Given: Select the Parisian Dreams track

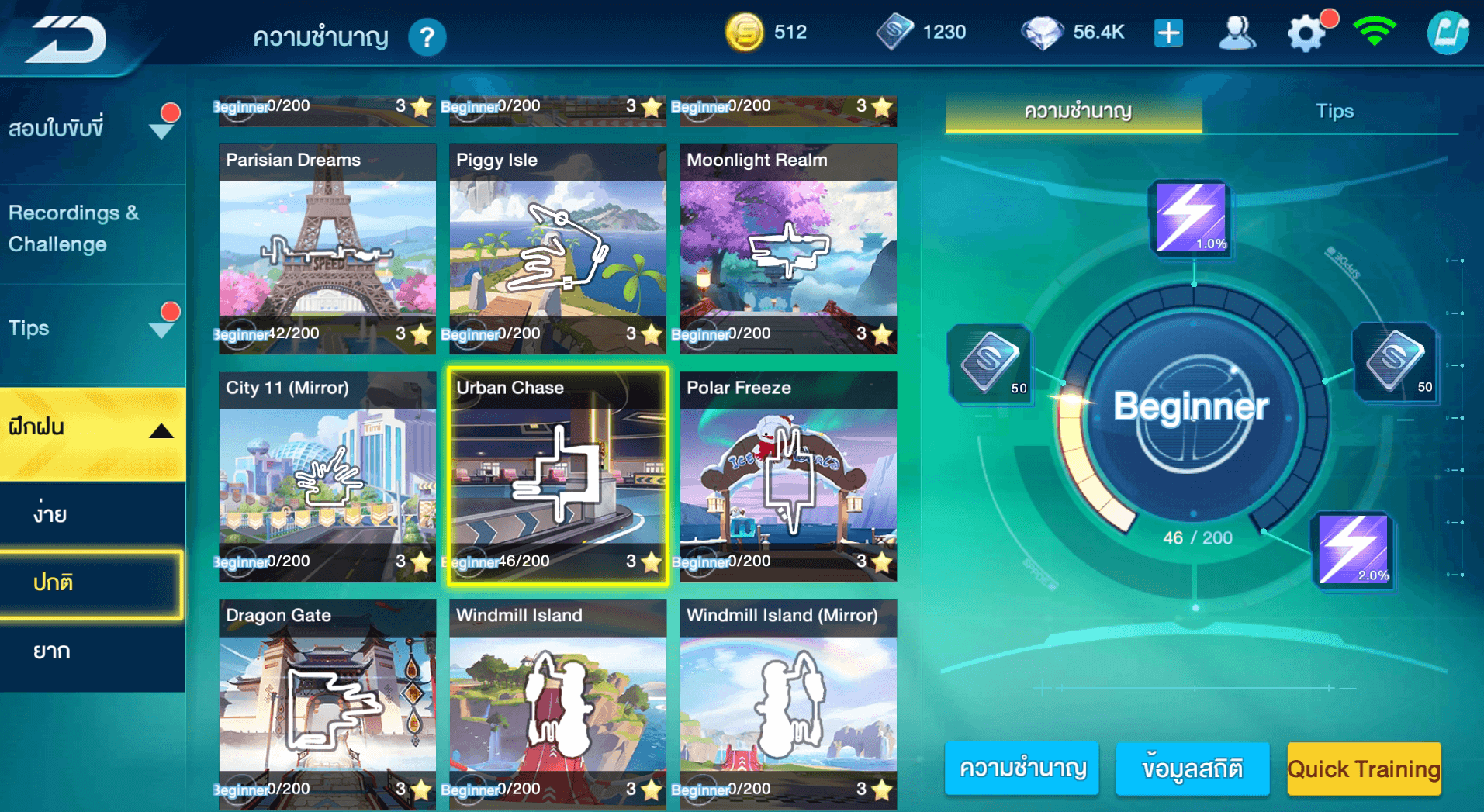Looking at the screenshot, I should point(327,248).
